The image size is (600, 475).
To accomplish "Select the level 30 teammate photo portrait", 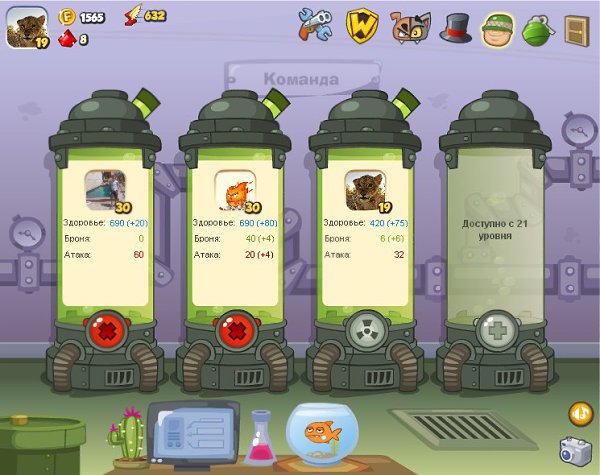I will (x=105, y=190).
